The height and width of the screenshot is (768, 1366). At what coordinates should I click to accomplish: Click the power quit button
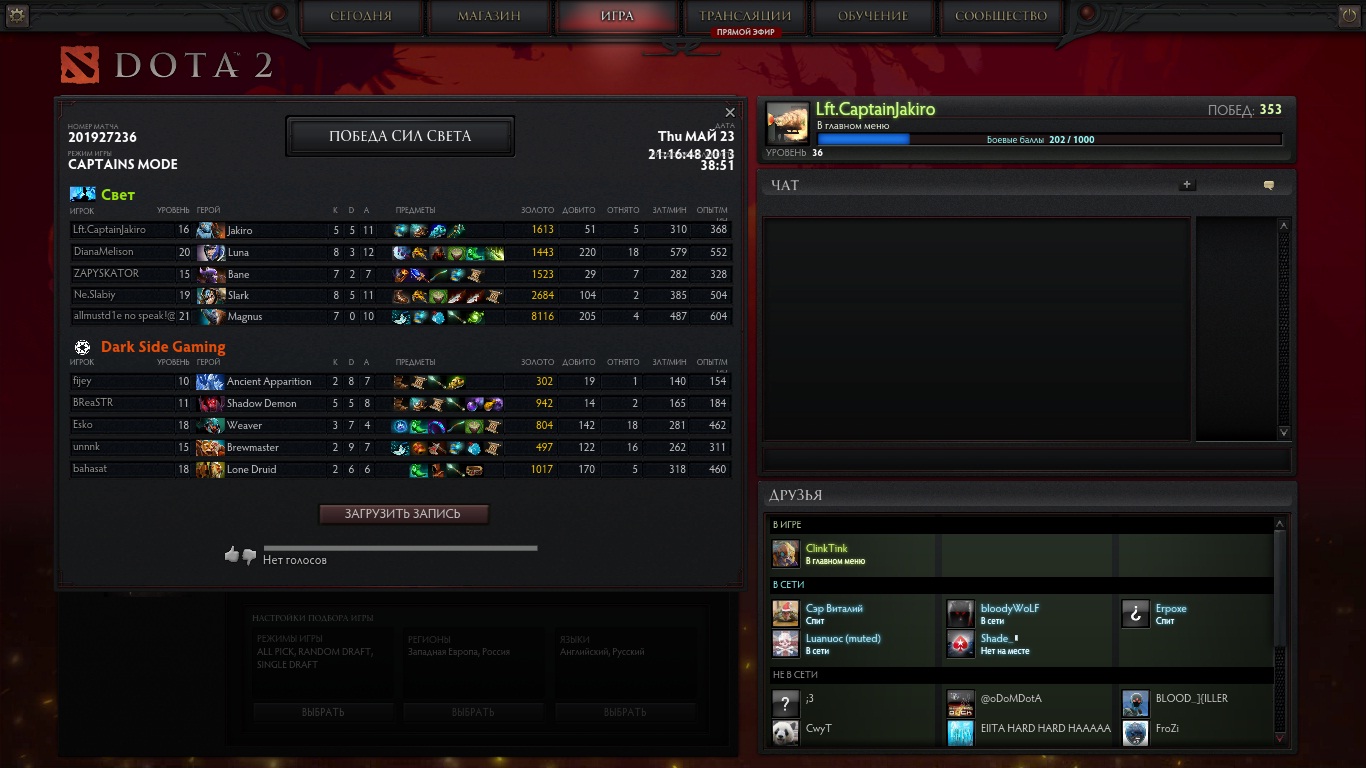pyautogui.click(x=1350, y=15)
